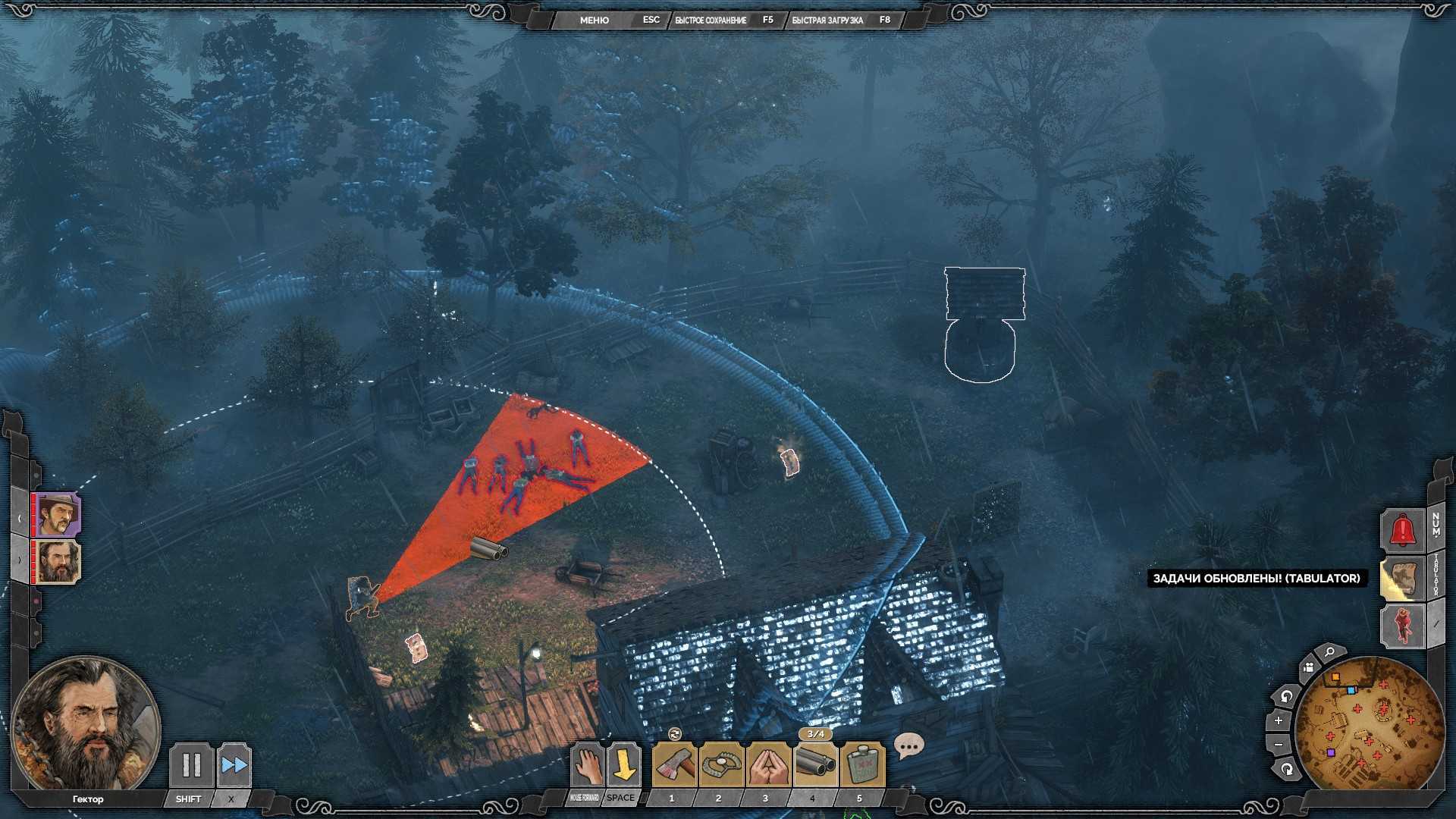
Task: Click the Быстрая загрузка quick load button
Action: (827, 20)
